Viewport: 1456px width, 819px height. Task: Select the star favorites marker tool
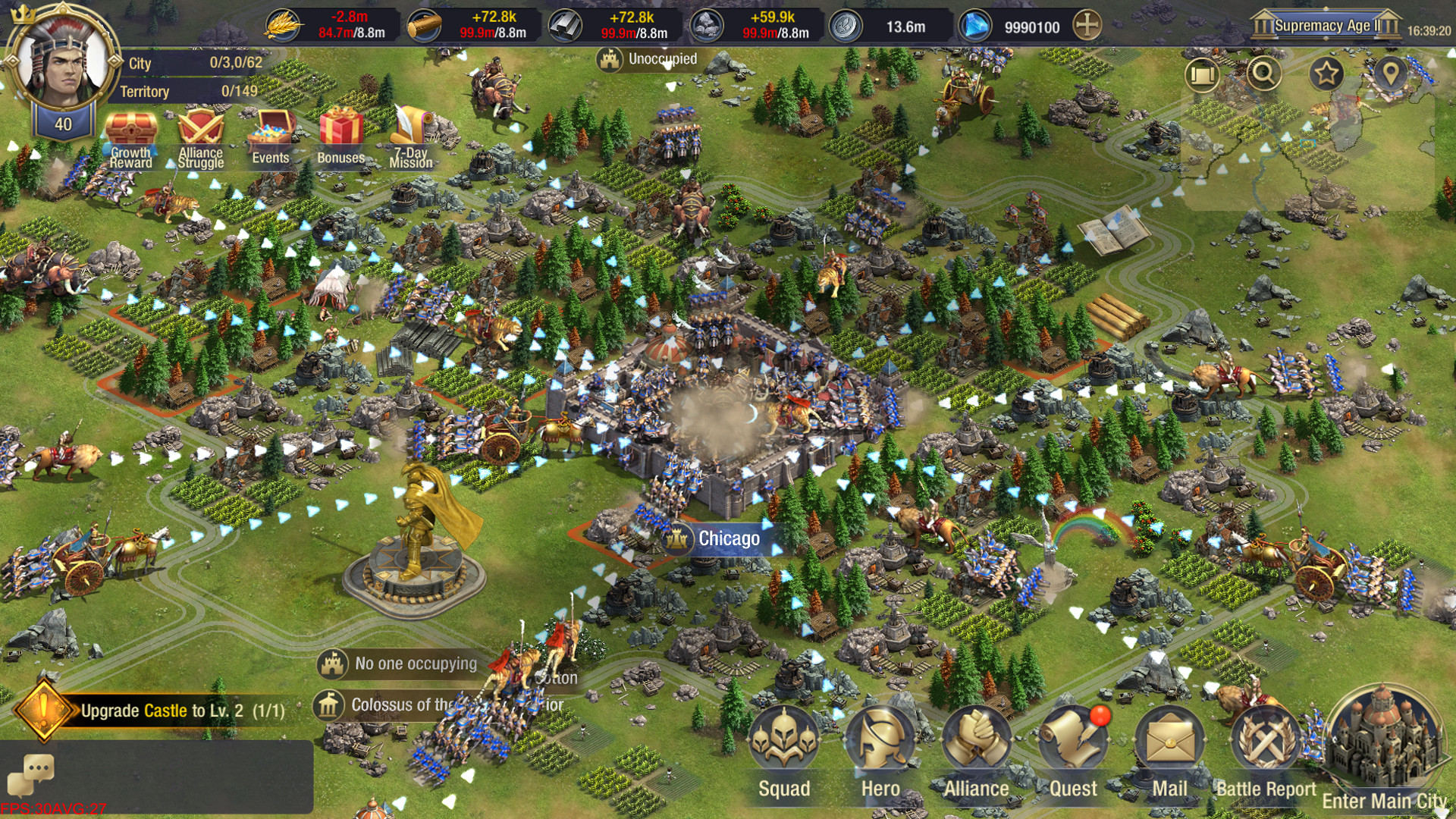click(x=1326, y=73)
